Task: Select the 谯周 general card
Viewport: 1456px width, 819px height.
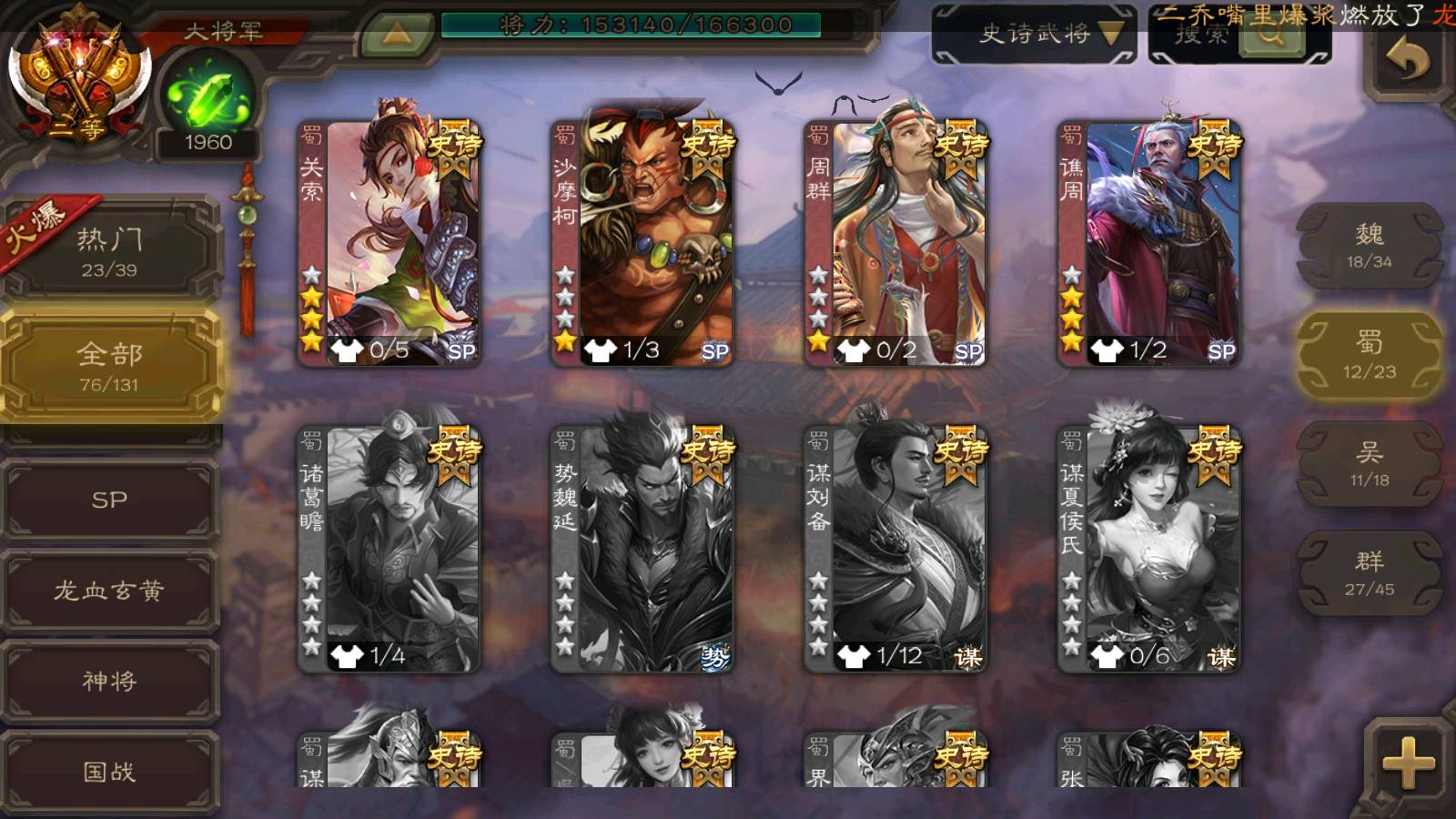Action: (1148, 244)
